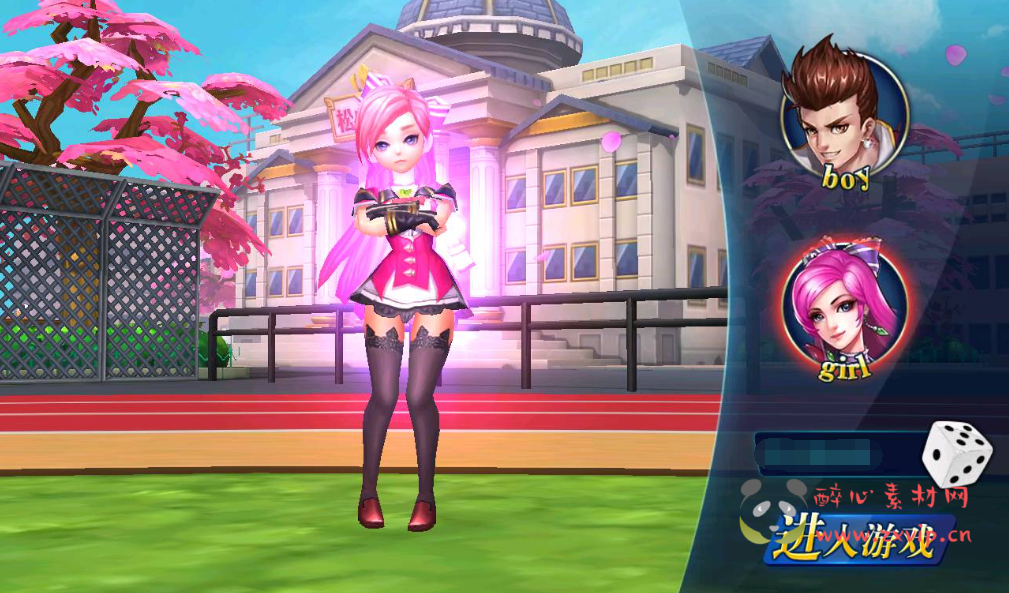Enter the game with 进入游戏 button
Viewport: 1009px width, 593px height.
pos(858,539)
